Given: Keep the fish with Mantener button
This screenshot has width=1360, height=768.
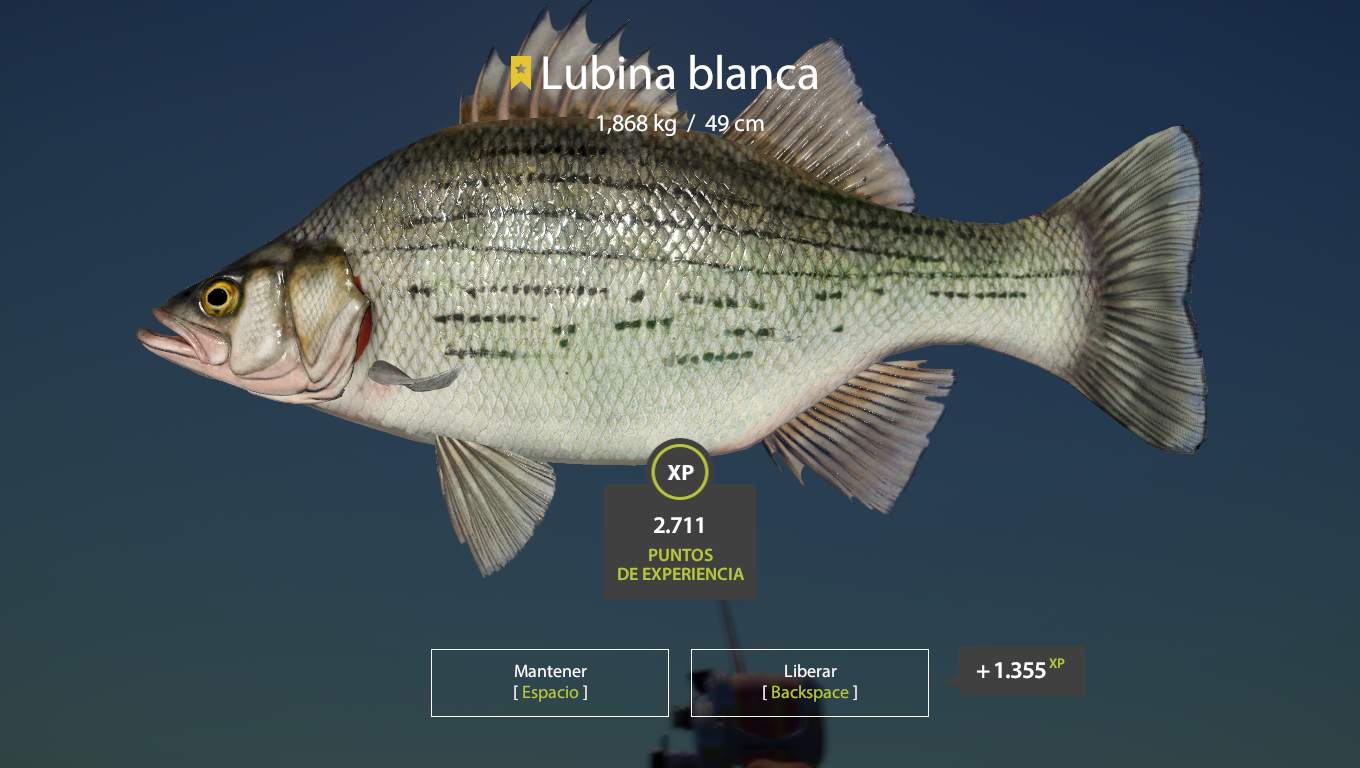Looking at the screenshot, I should tap(550, 682).
